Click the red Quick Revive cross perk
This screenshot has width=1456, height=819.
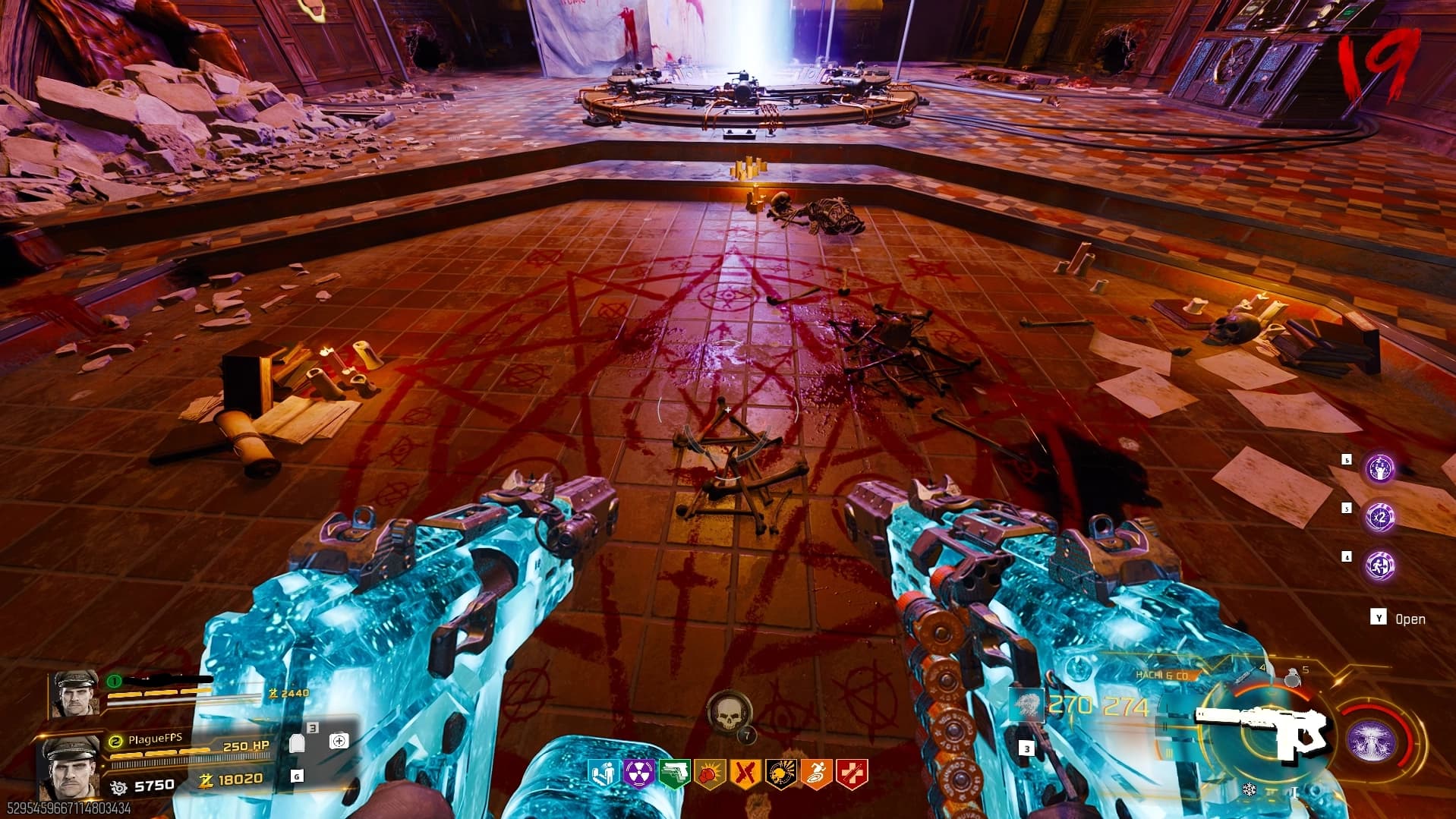coord(852,773)
